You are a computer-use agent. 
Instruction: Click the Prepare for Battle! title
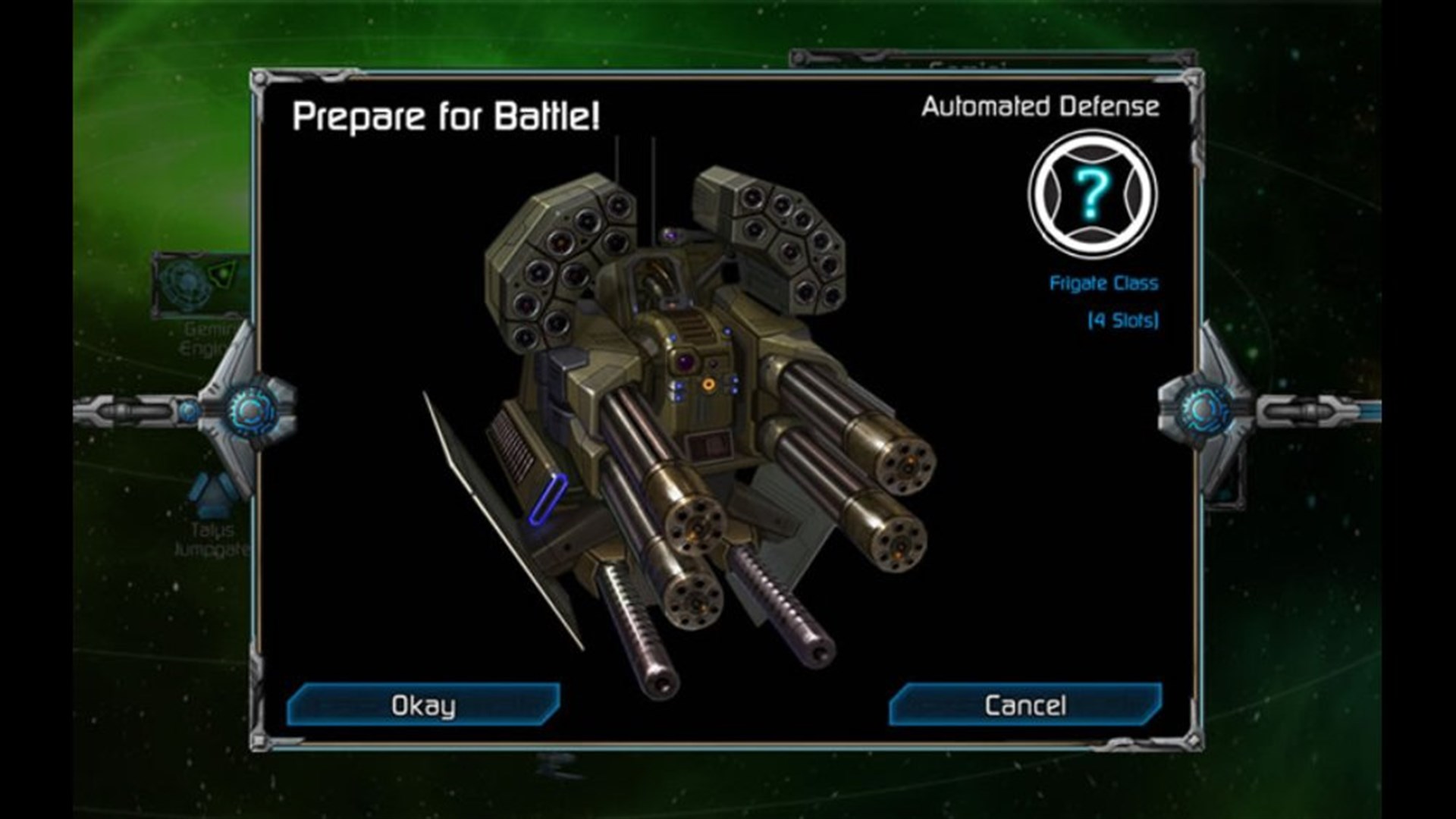point(446,116)
